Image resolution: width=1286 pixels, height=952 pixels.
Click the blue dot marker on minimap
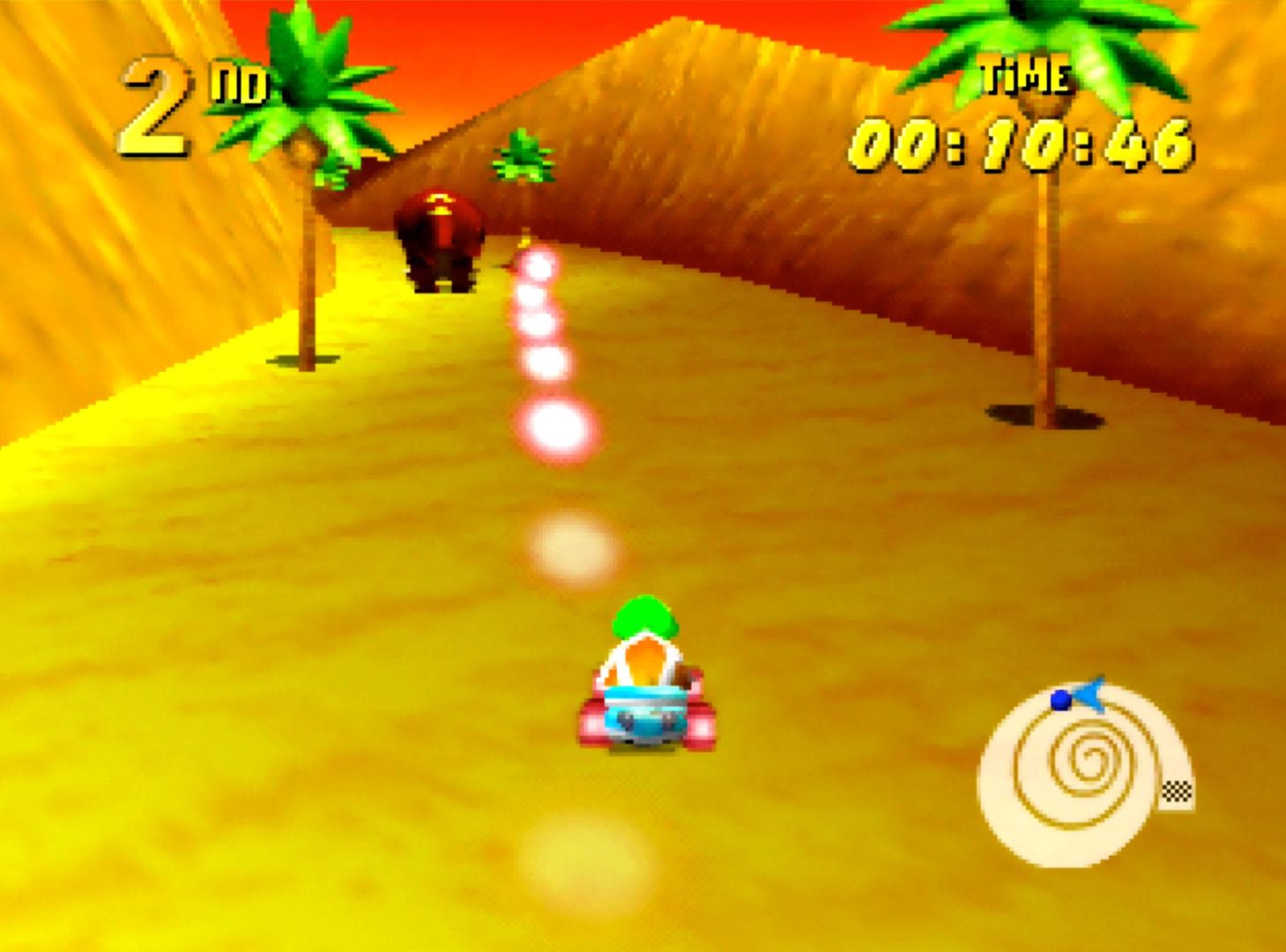[1059, 701]
